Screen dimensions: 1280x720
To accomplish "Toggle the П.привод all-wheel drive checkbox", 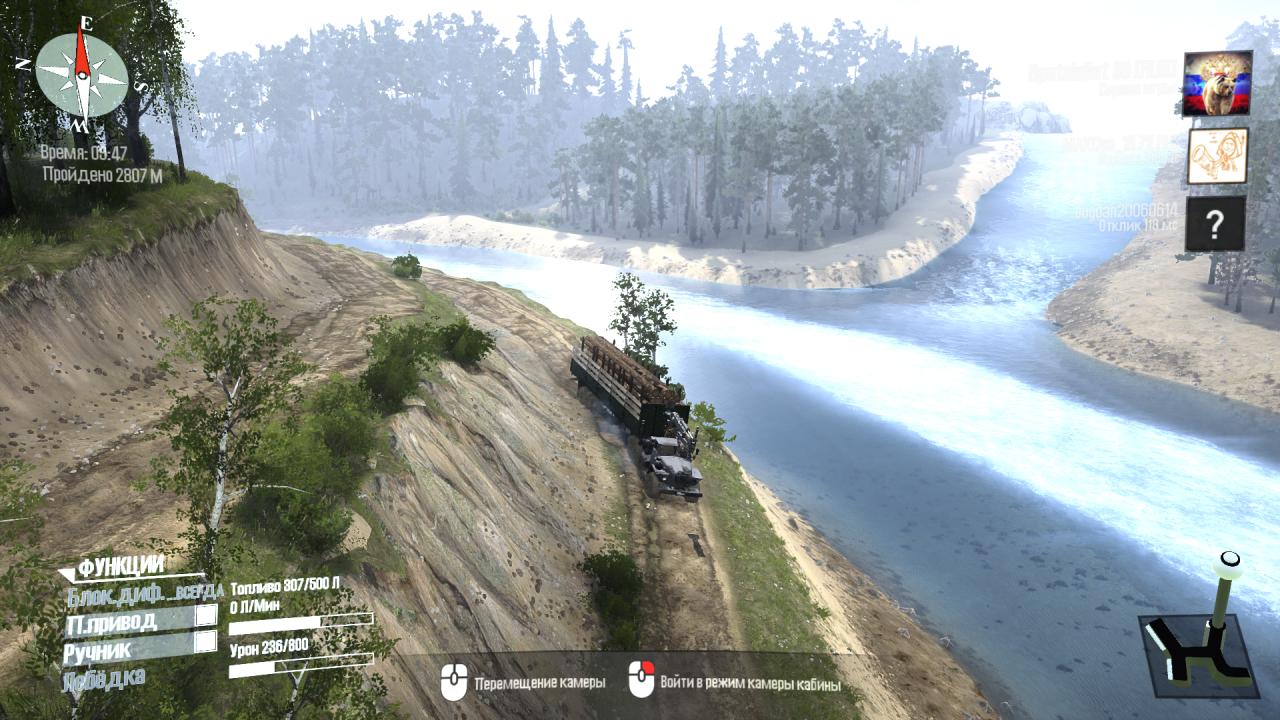I will tap(205, 616).
